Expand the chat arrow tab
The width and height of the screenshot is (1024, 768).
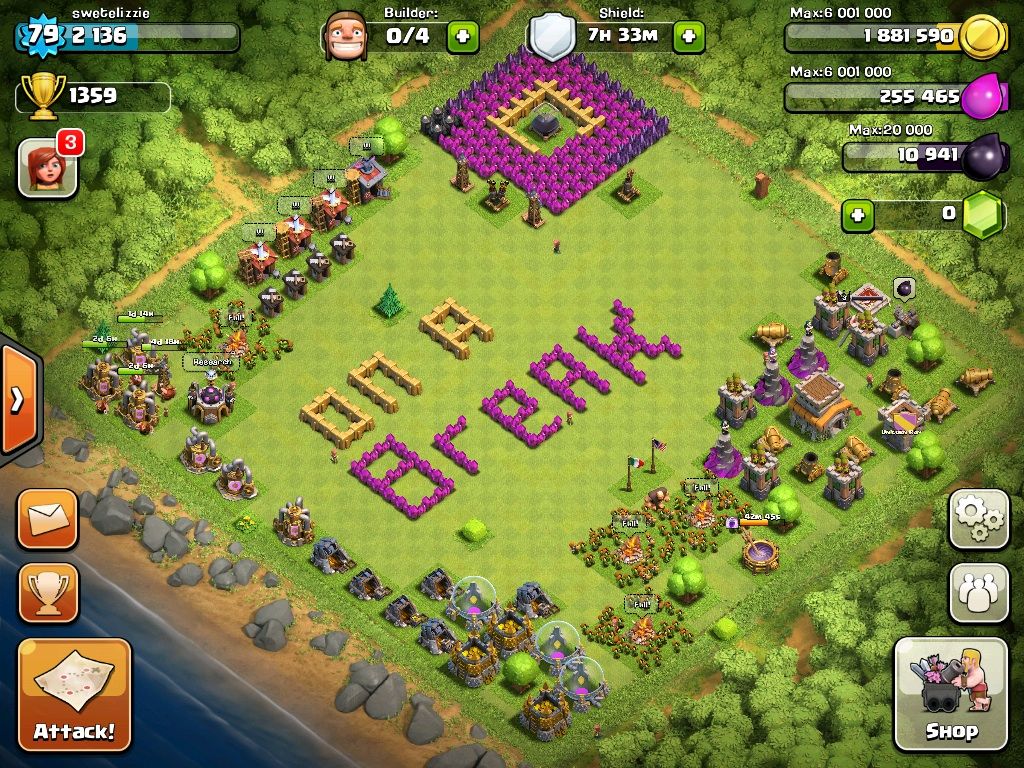17,400
